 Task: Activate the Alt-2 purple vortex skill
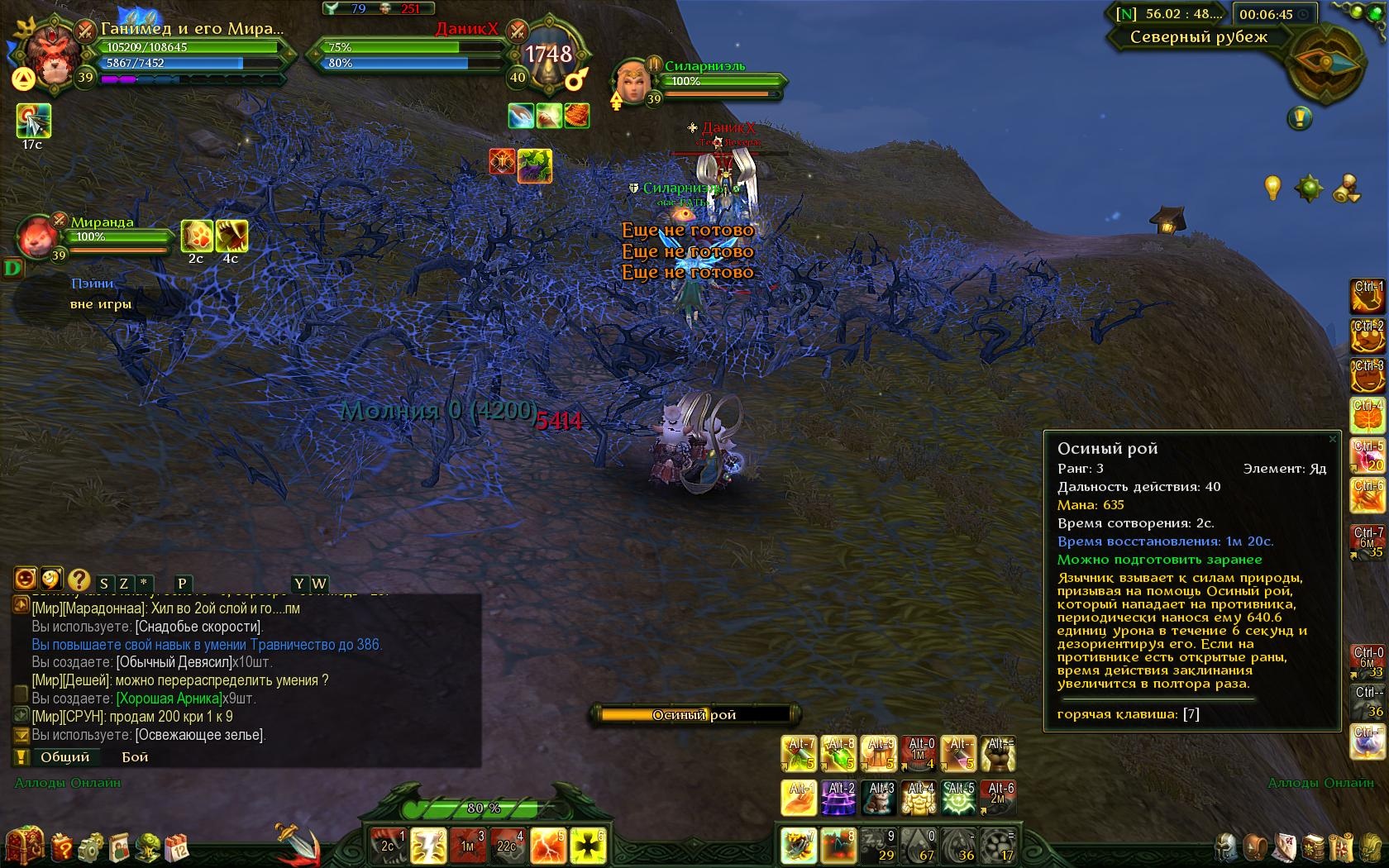[x=838, y=798]
